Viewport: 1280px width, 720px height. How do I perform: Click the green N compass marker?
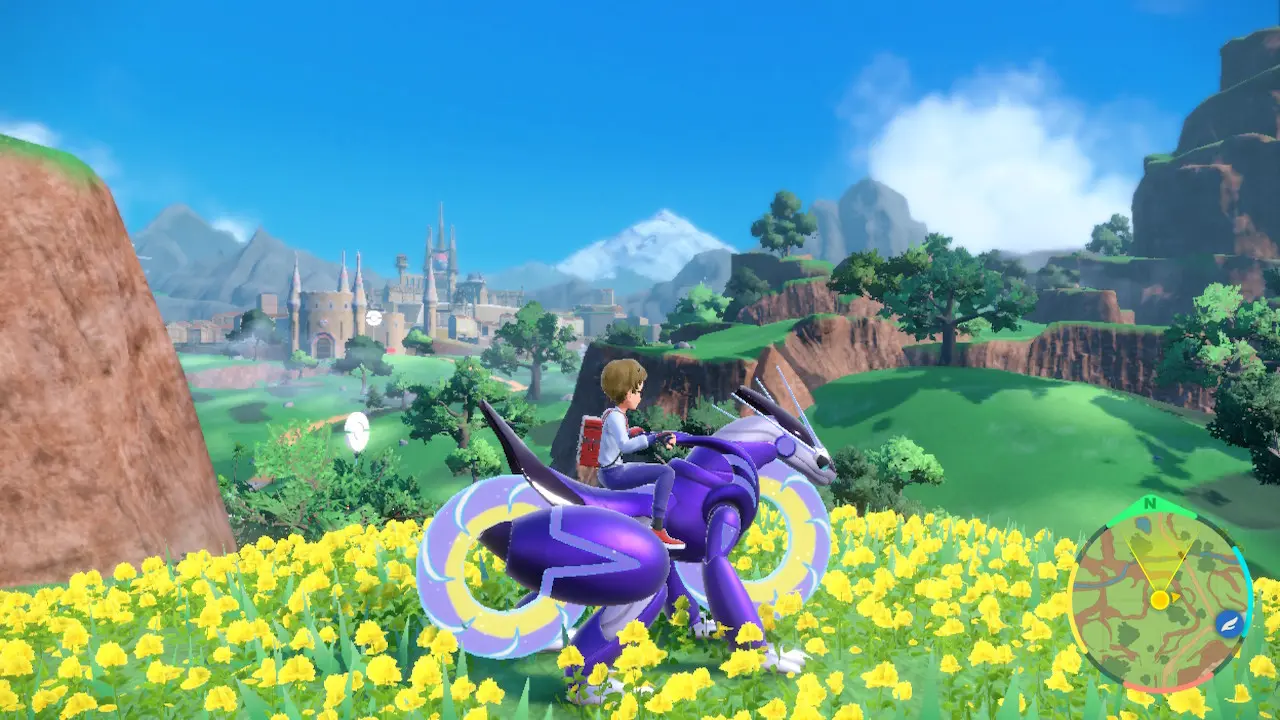coord(1150,503)
